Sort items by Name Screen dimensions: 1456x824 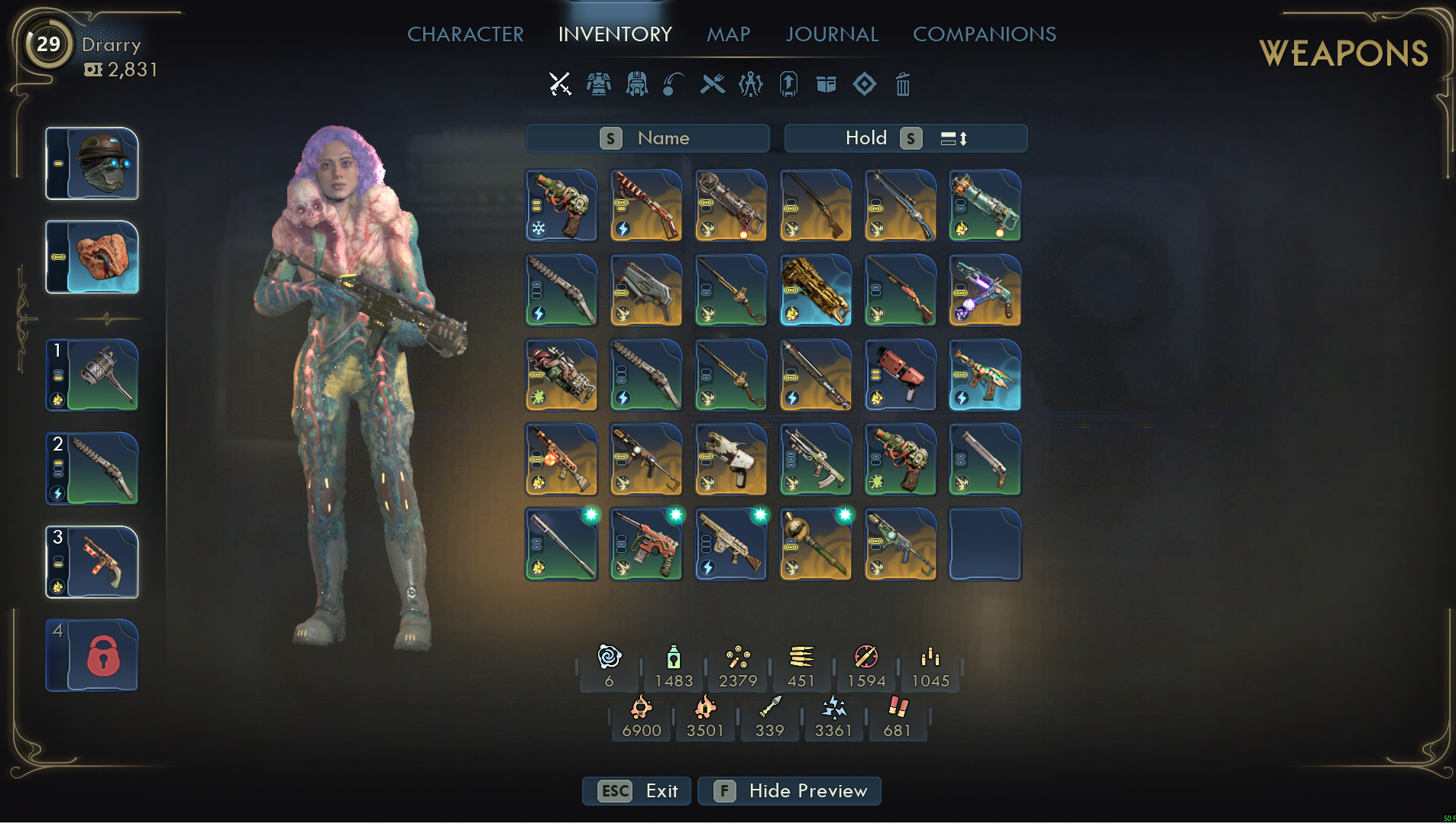click(x=647, y=138)
